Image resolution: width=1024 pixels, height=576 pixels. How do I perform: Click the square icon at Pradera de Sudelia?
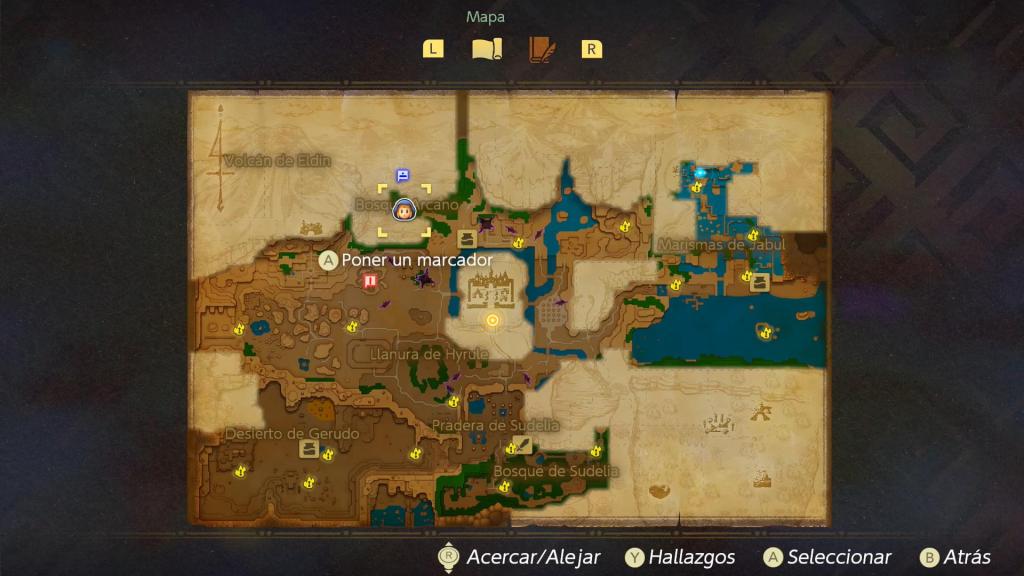click(522, 445)
